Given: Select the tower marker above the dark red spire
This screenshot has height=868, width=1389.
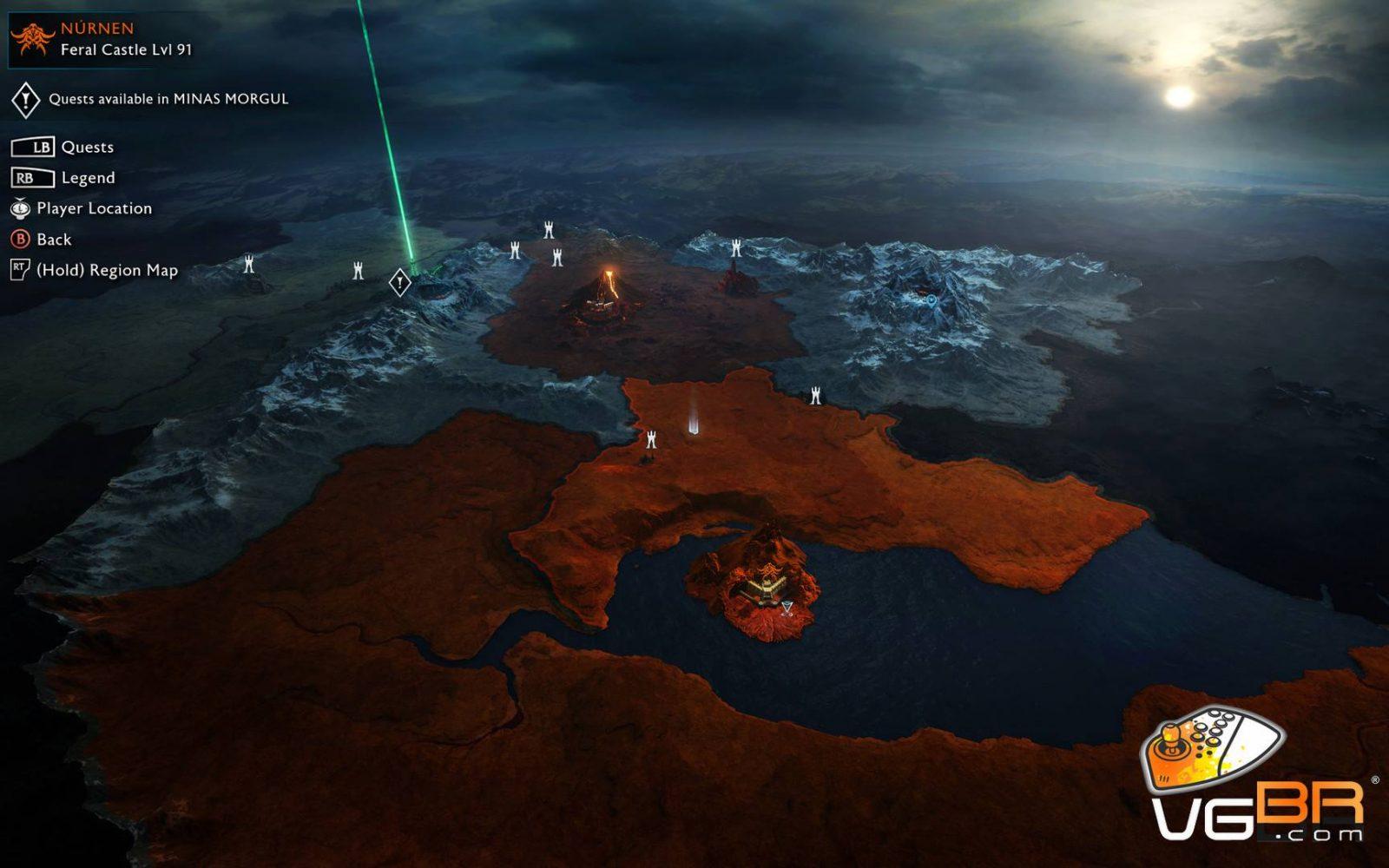Looking at the screenshot, I should (x=736, y=249).
